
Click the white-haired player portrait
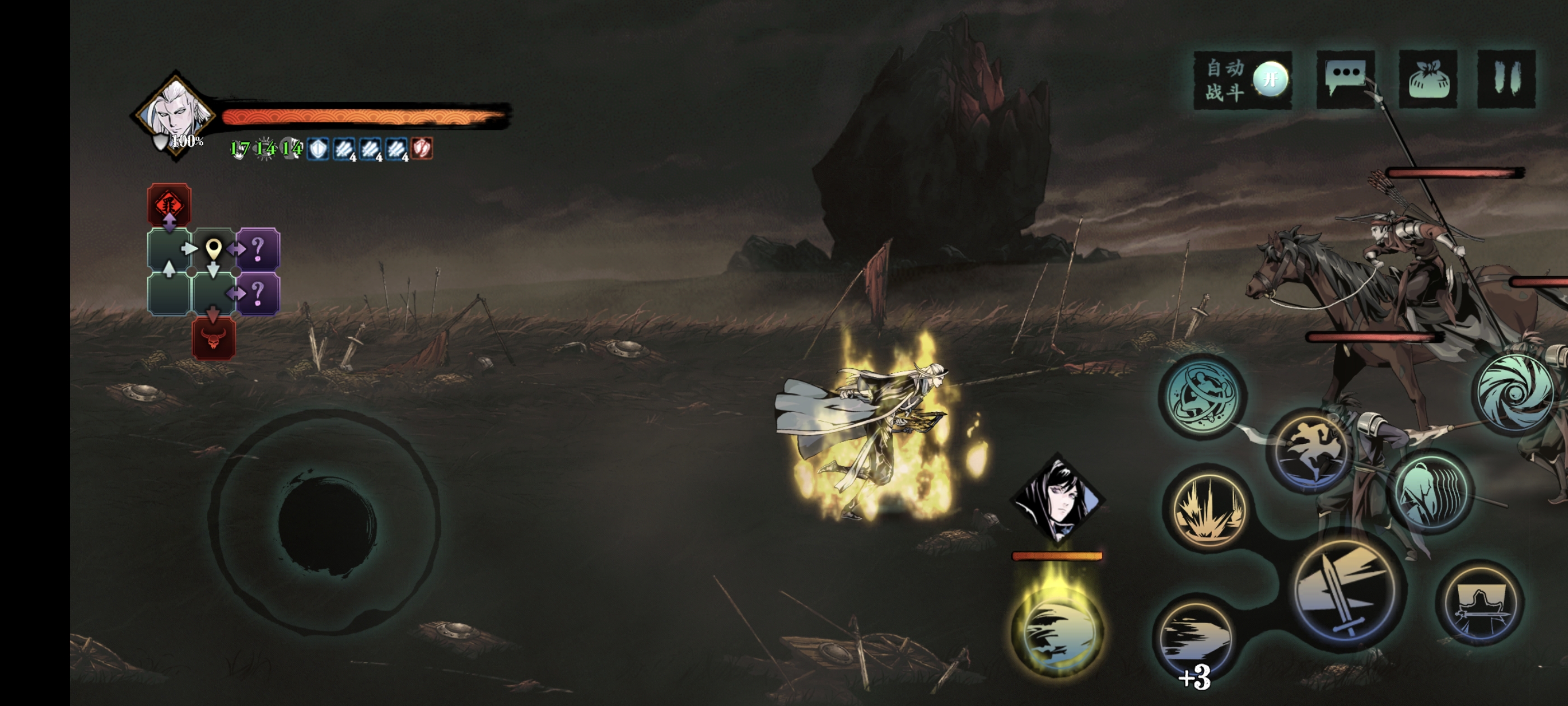click(x=175, y=114)
